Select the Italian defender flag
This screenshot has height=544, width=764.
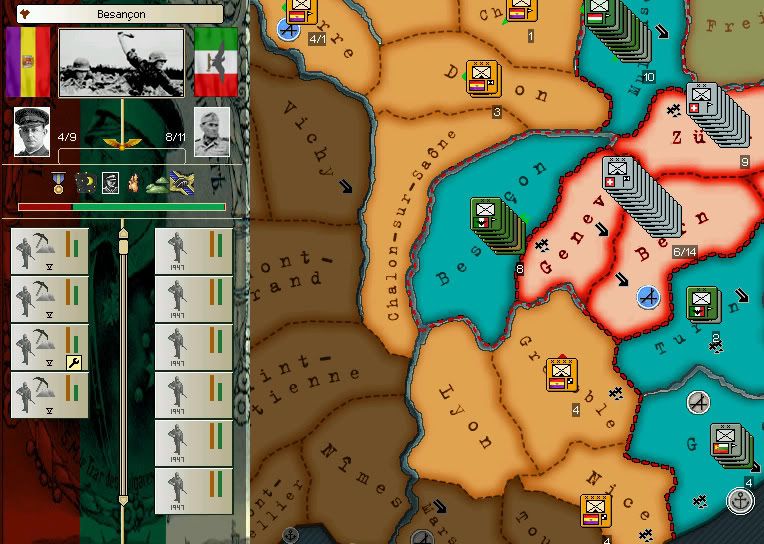[214, 63]
